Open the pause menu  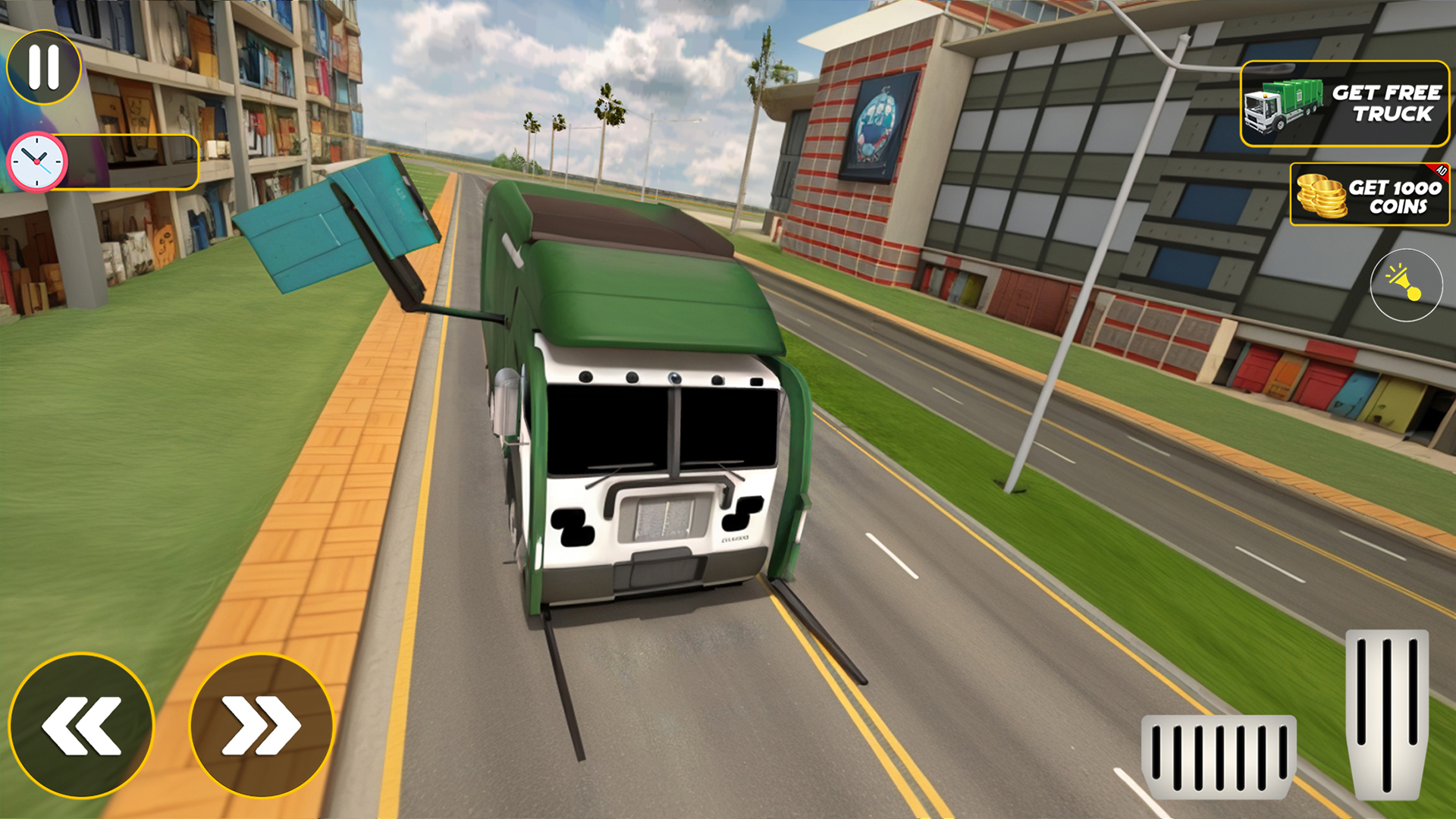click(43, 67)
